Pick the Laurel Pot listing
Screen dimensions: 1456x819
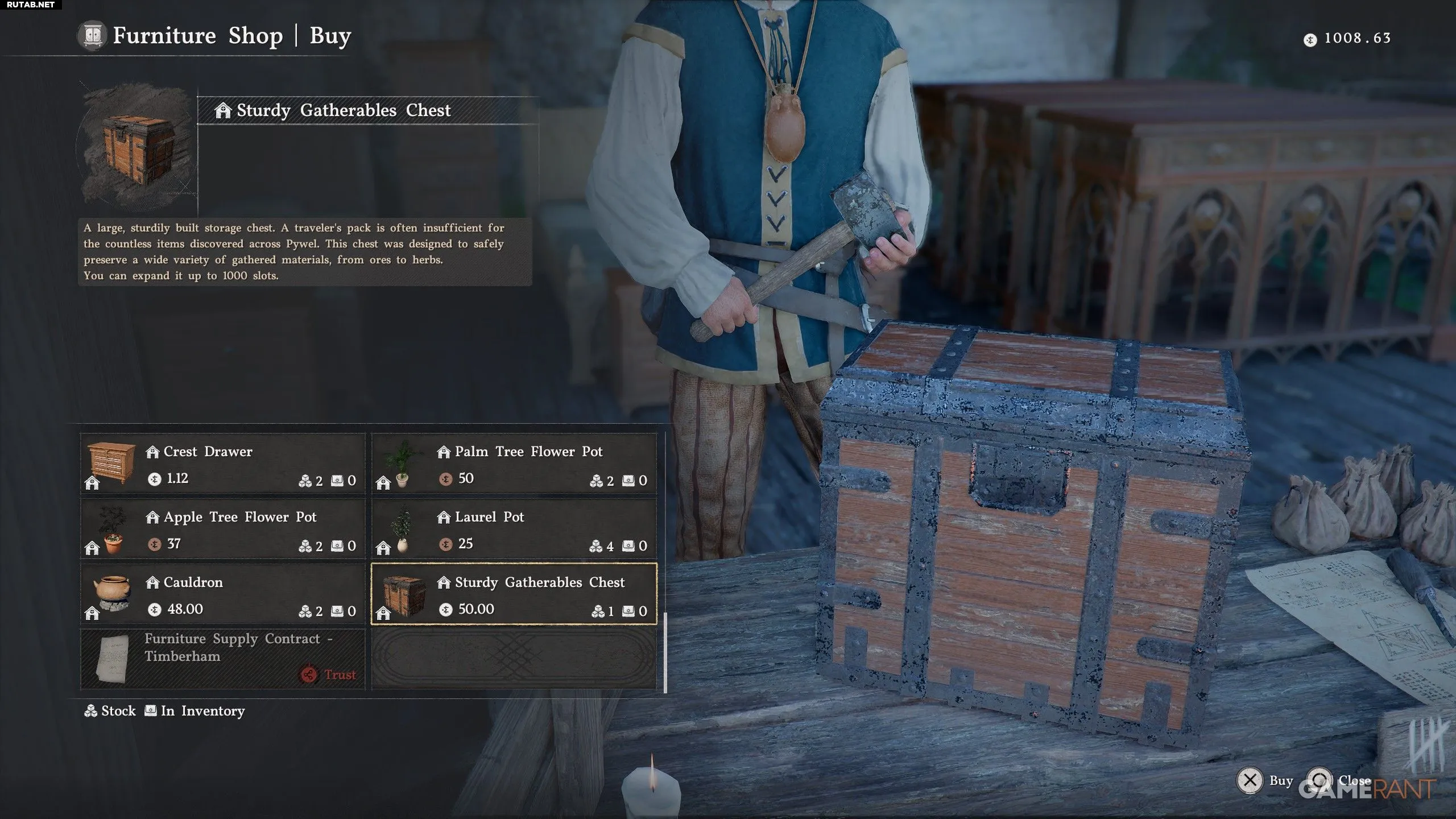[x=514, y=529]
